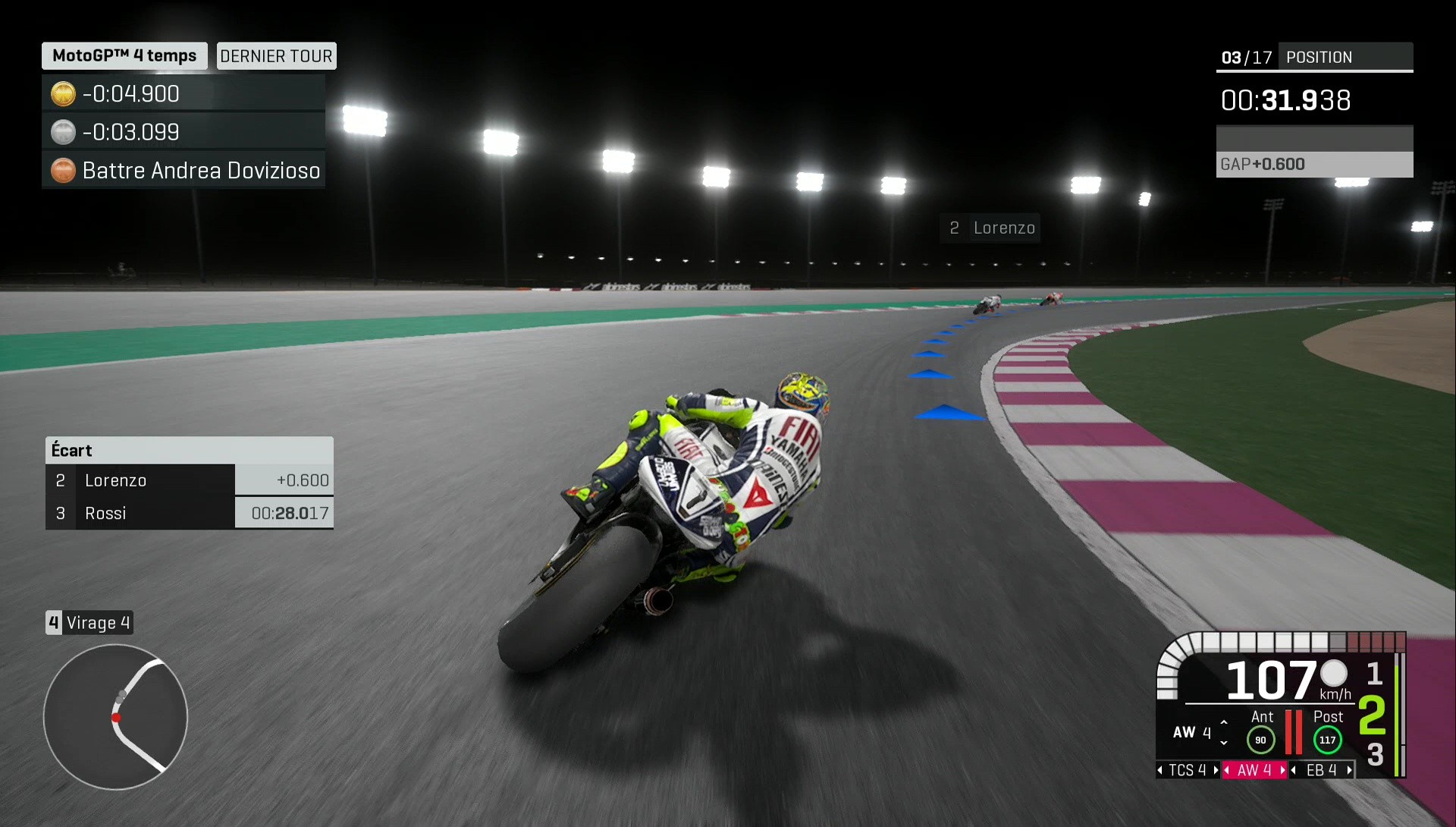
Task: Click the 'Lorenzo +0.600' gap row
Action: coord(190,480)
